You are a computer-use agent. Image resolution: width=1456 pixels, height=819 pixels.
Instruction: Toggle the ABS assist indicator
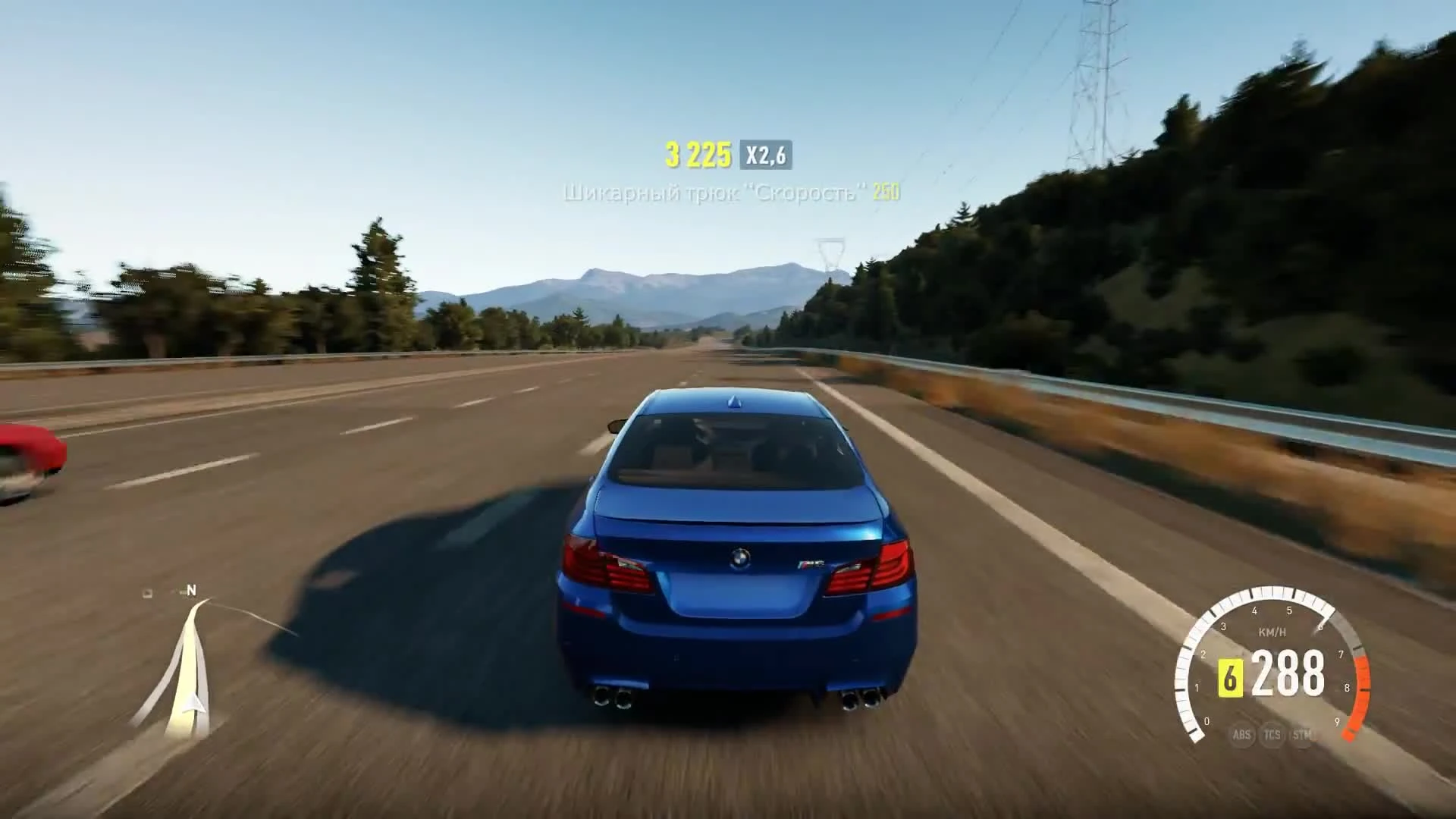pos(1242,735)
